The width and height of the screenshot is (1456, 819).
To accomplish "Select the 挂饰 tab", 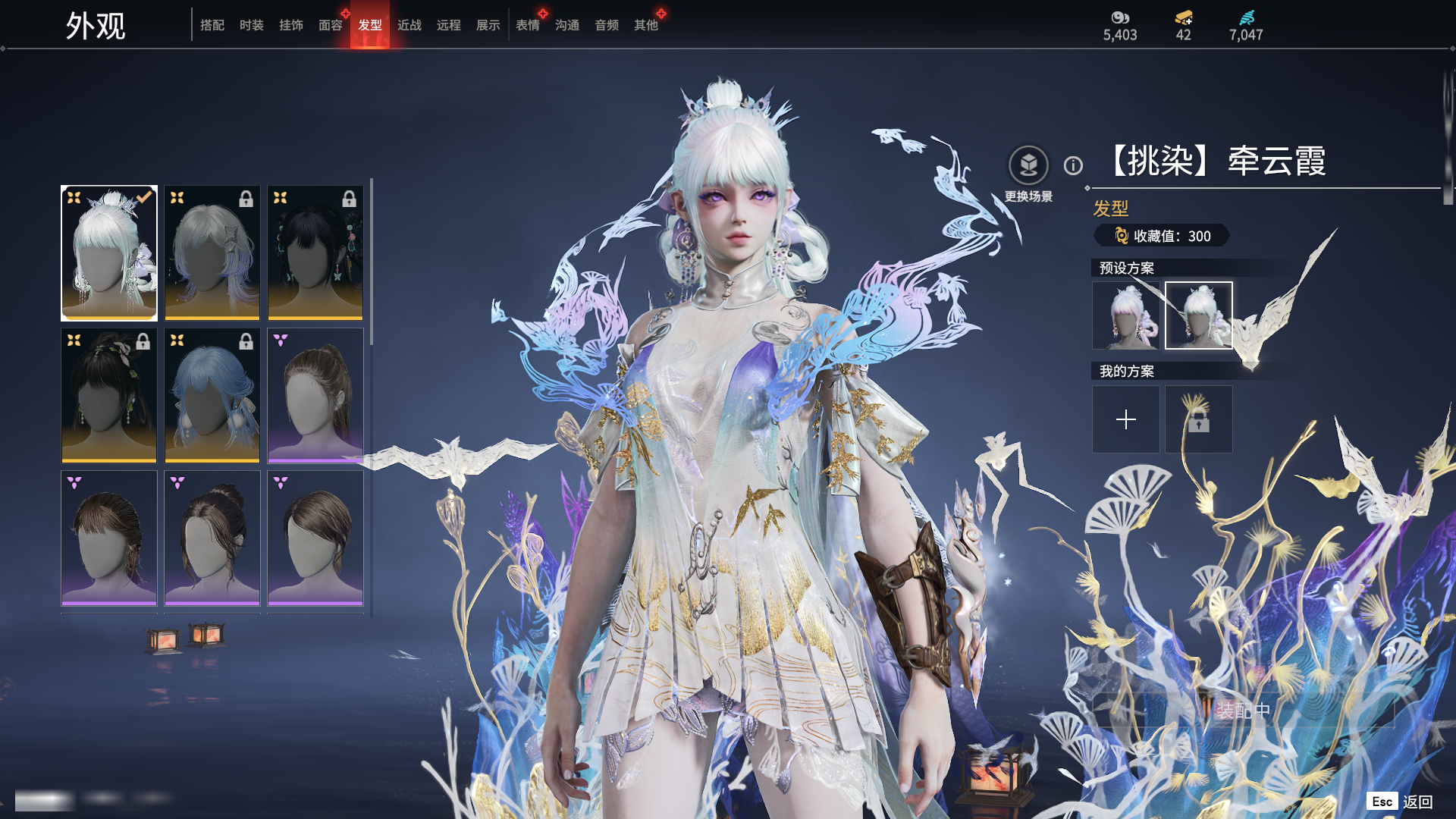I will (290, 25).
